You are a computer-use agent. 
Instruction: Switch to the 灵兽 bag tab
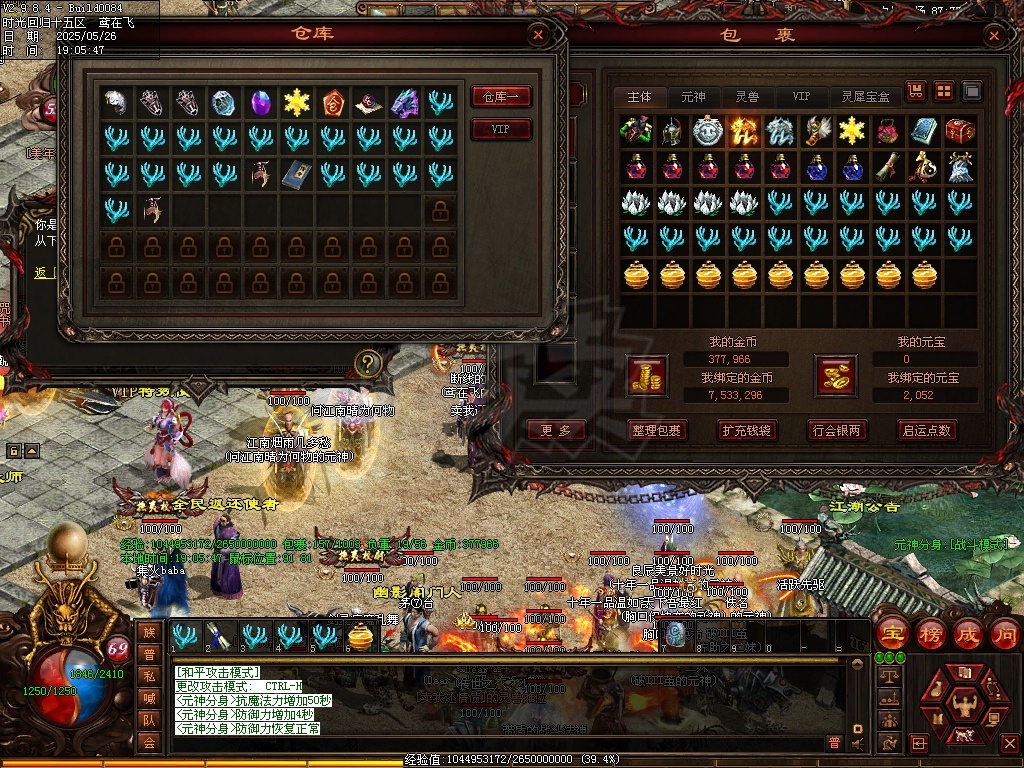click(747, 97)
